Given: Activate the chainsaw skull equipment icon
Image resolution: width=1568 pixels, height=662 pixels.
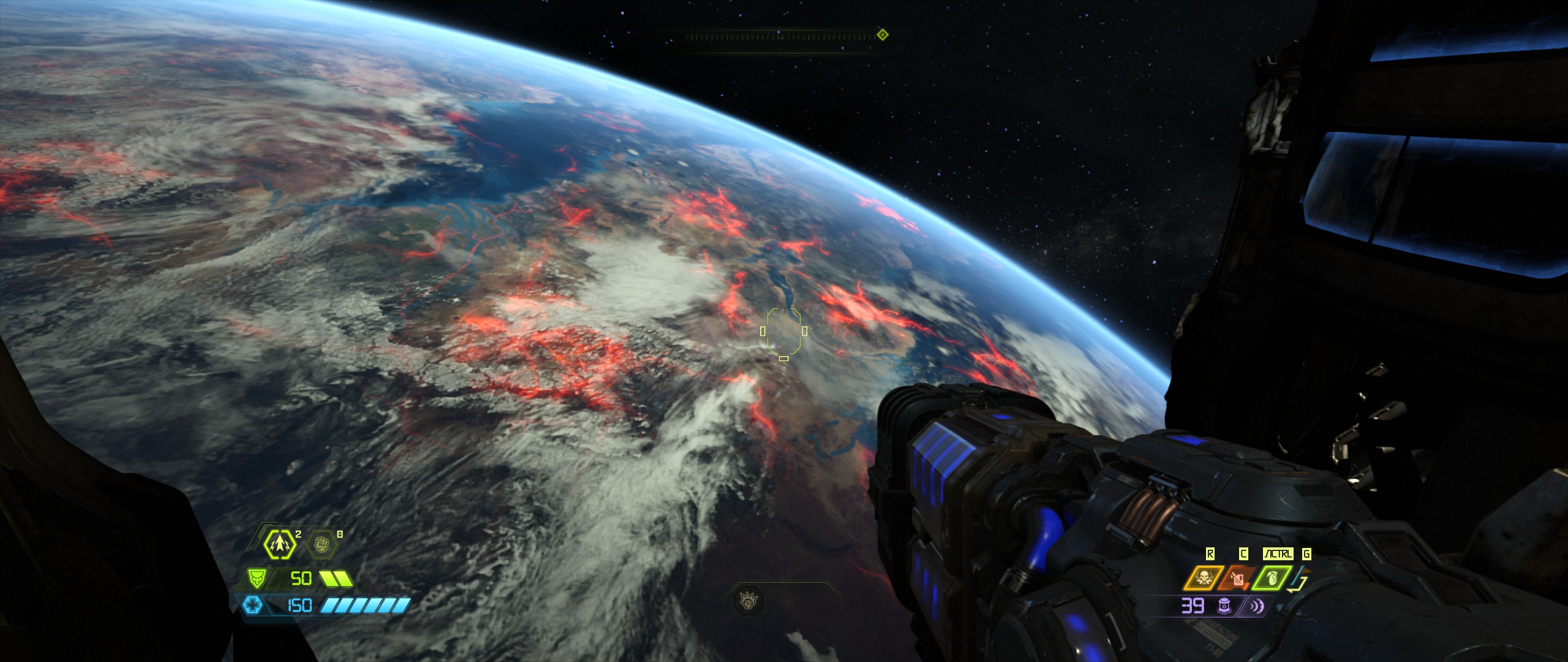Looking at the screenshot, I should tap(1202, 578).
